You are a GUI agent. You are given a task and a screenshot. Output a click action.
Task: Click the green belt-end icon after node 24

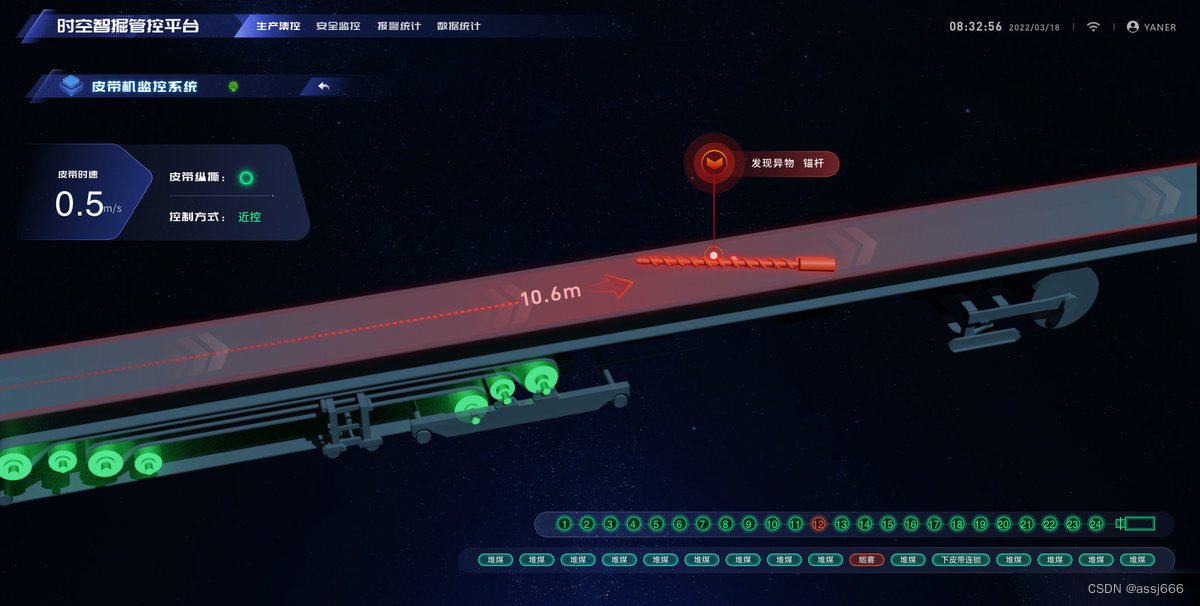pyautogui.click(x=1136, y=524)
